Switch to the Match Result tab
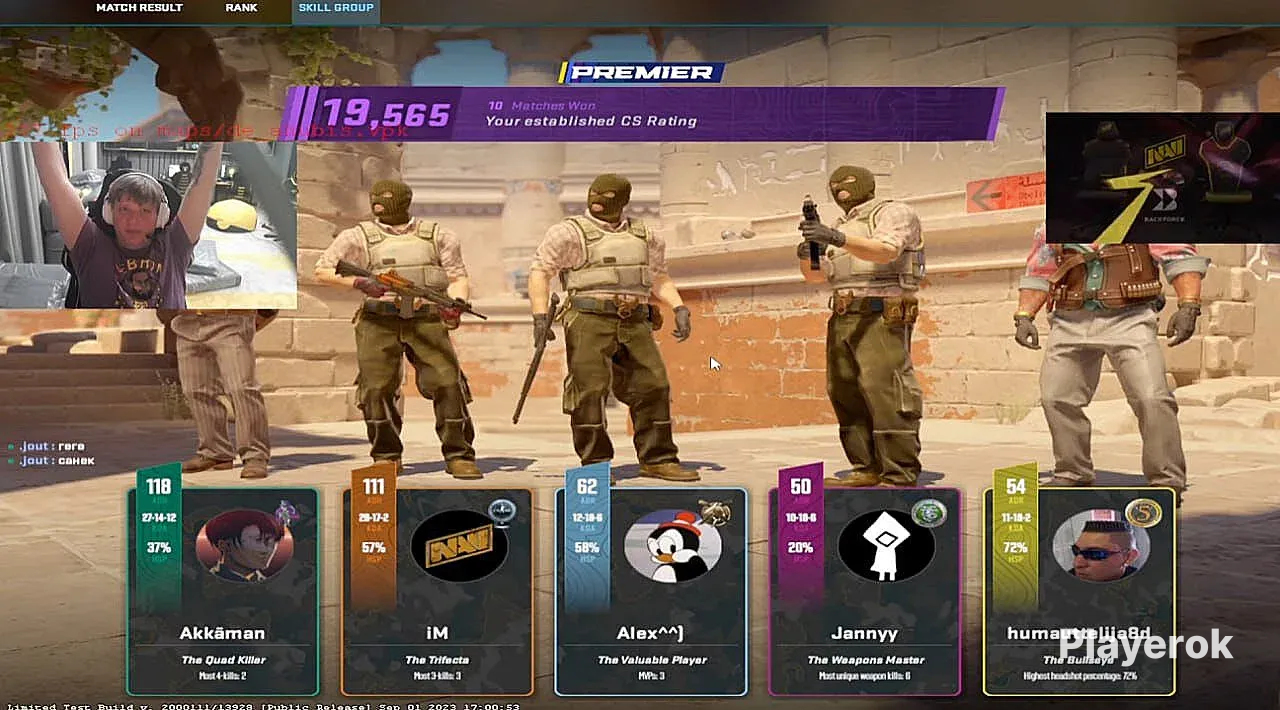This screenshot has width=1280, height=710. coord(139,8)
